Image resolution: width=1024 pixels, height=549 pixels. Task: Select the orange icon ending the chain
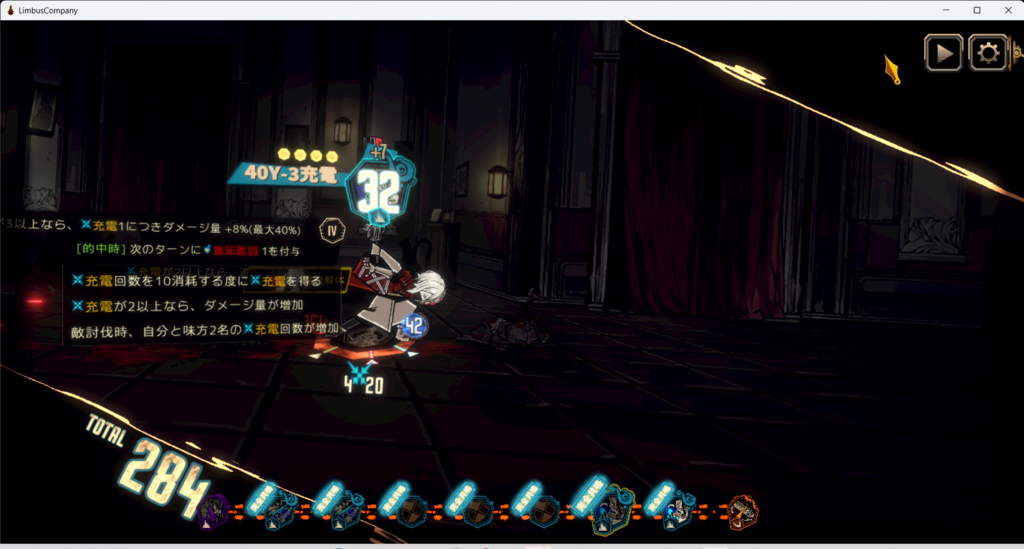742,512
